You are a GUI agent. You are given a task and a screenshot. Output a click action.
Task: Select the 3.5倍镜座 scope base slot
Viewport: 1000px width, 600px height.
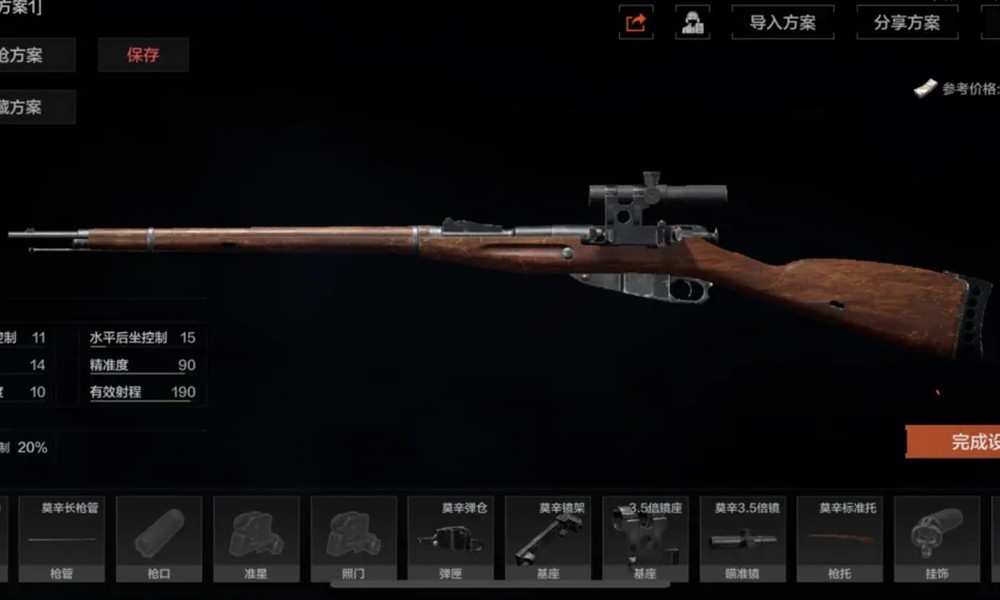pyautogui.click(x=645, y=539)
